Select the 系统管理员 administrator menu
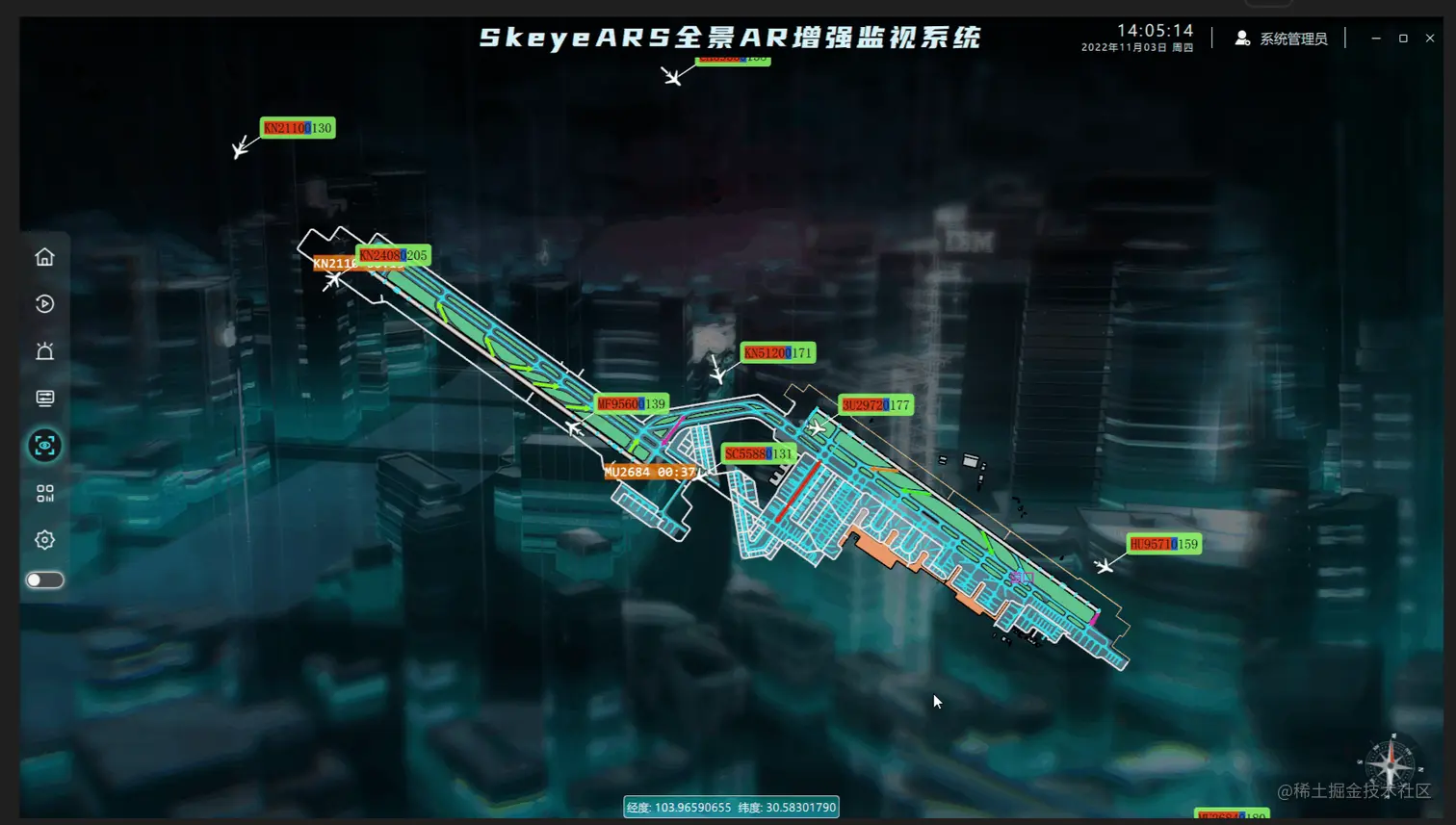 pos(1291,38)
